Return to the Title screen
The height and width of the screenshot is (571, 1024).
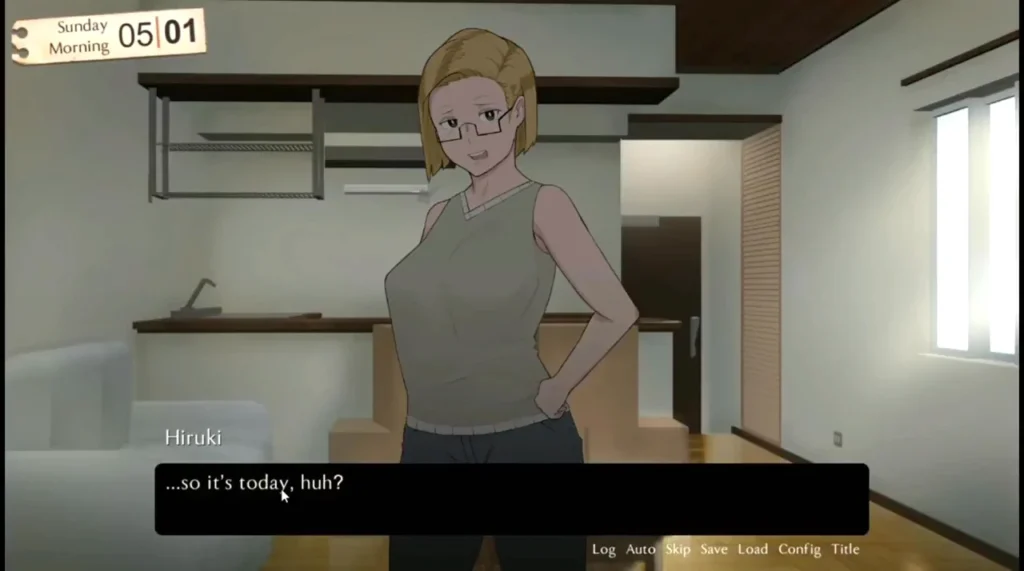pyautogui.click(x=845, y=549)
